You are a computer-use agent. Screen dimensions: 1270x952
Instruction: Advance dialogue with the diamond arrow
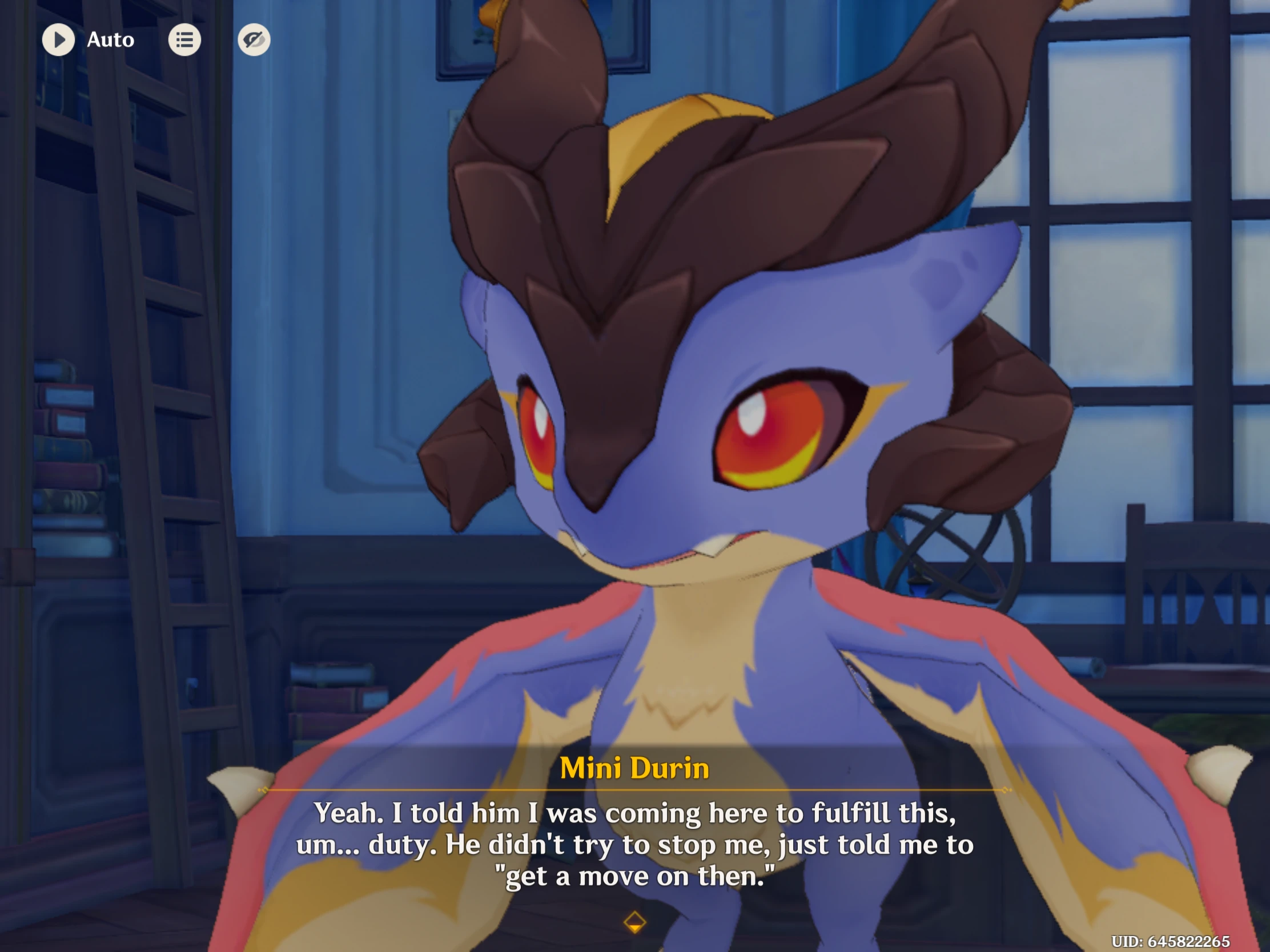click(634, 922)
